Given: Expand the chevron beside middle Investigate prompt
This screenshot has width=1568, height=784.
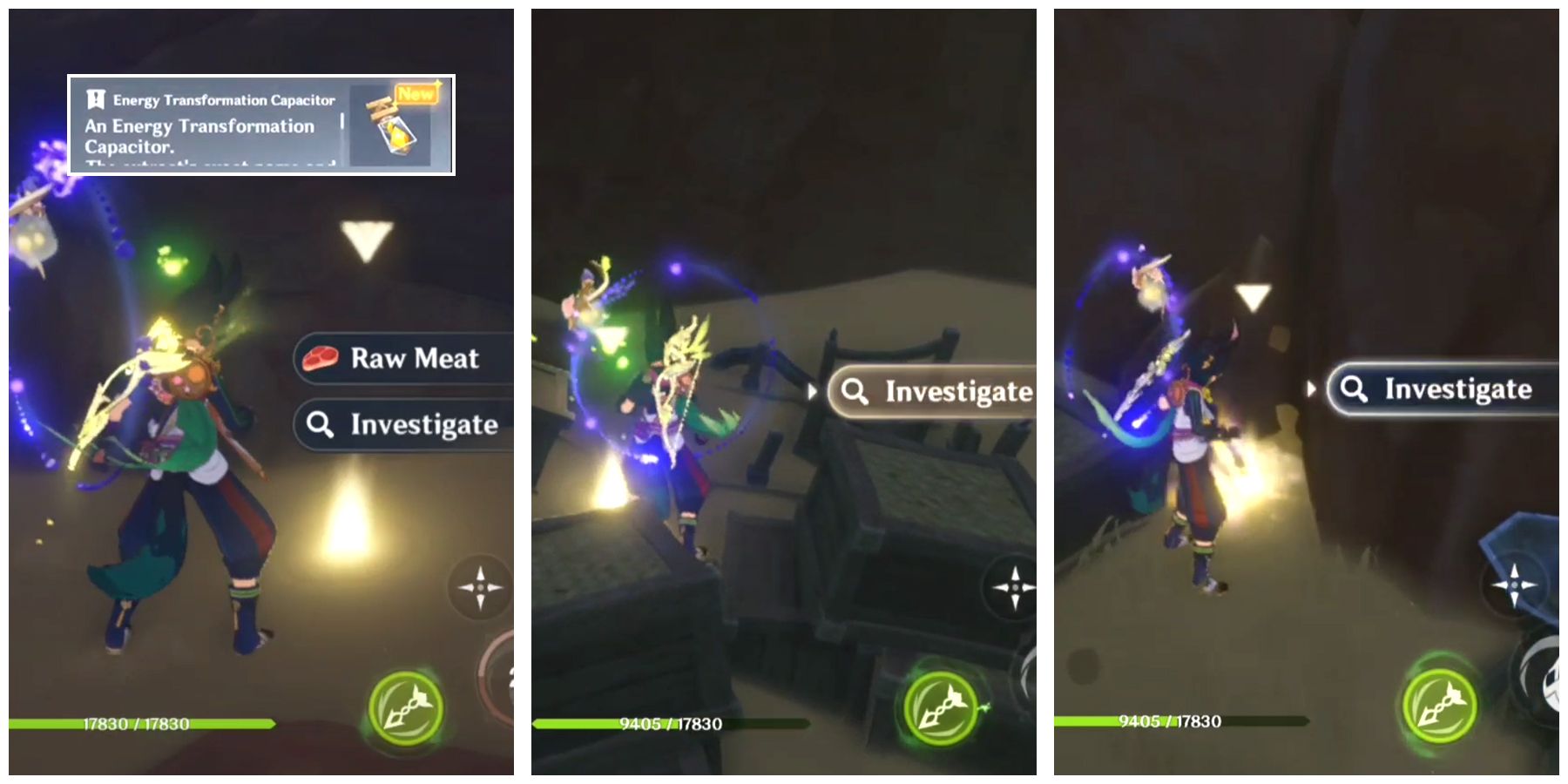Looking at the screenshot, I should pyautogui.click(x=814, y=392).
